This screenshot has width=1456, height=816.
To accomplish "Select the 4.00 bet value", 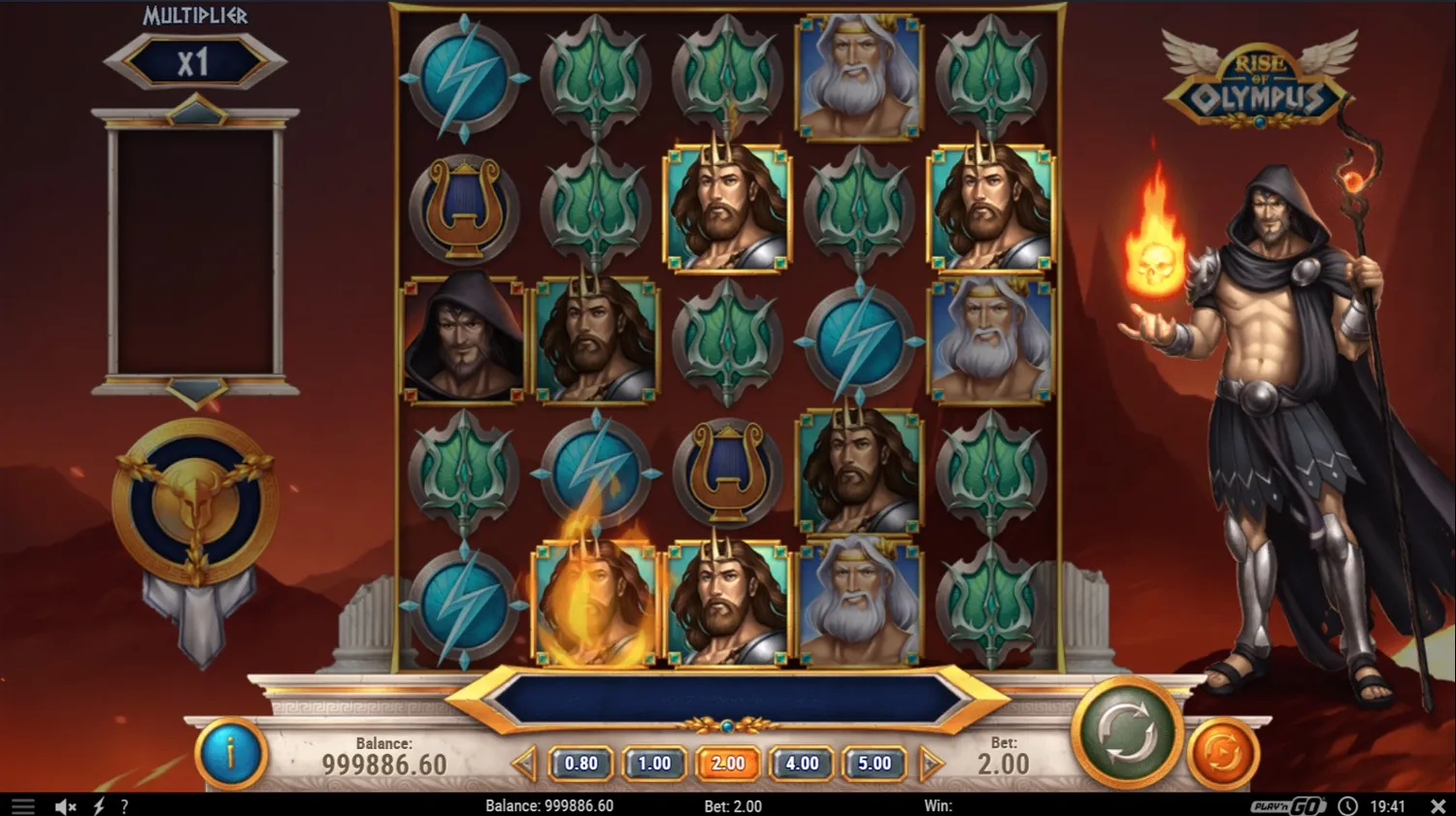I will tap(801, 764).
